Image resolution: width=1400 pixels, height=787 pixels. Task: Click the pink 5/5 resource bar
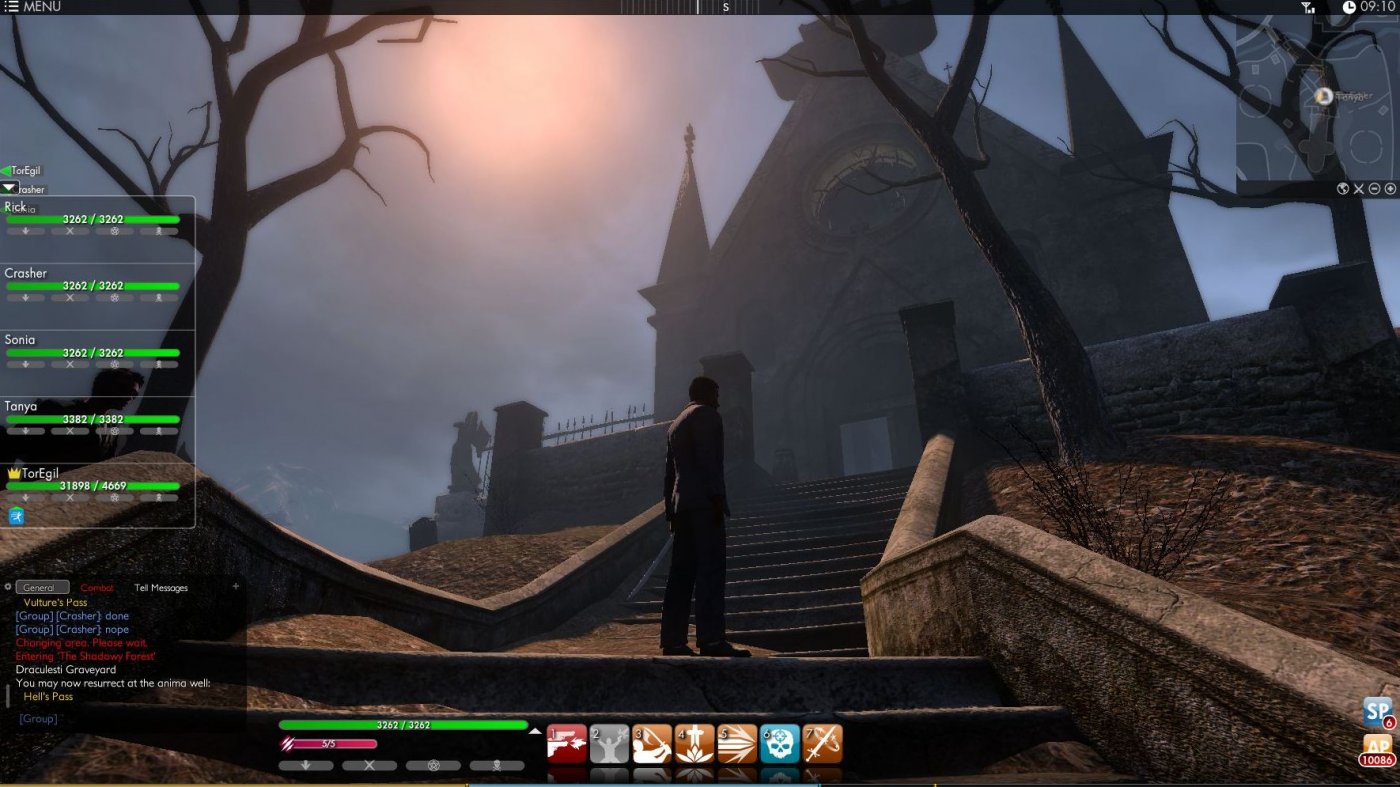(330, 743)
